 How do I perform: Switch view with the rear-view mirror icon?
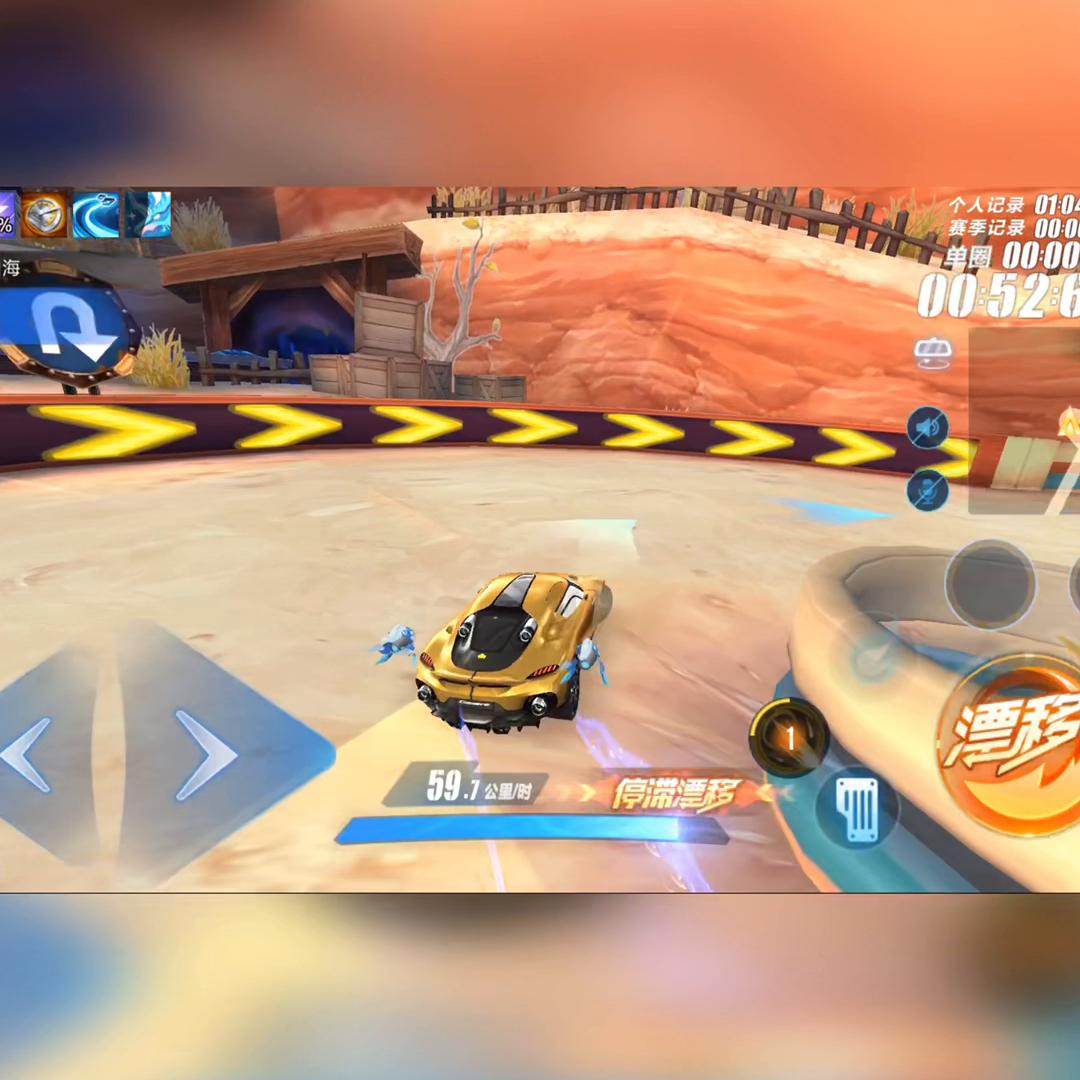(x=931, y=352)
